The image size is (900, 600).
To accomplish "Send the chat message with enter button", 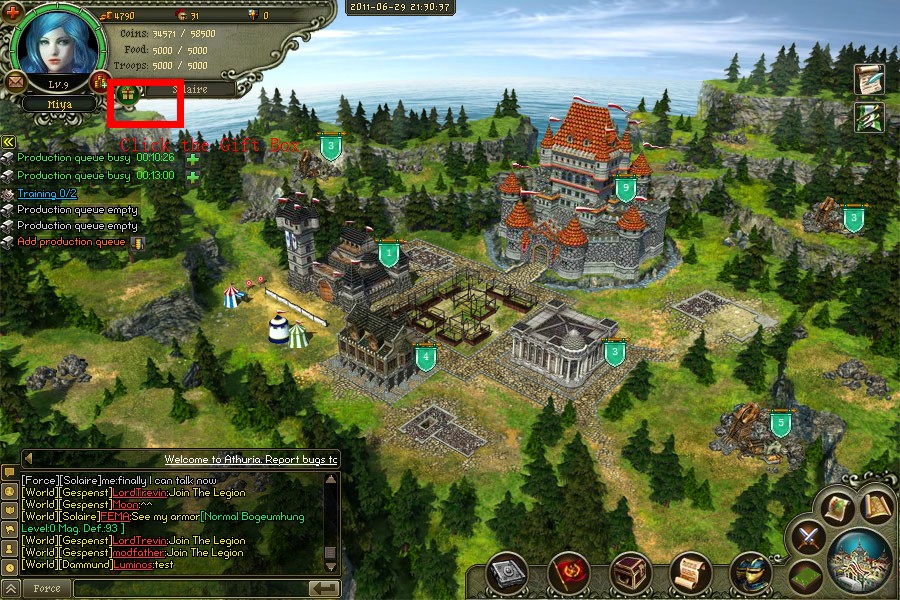I will click(323, 588).
